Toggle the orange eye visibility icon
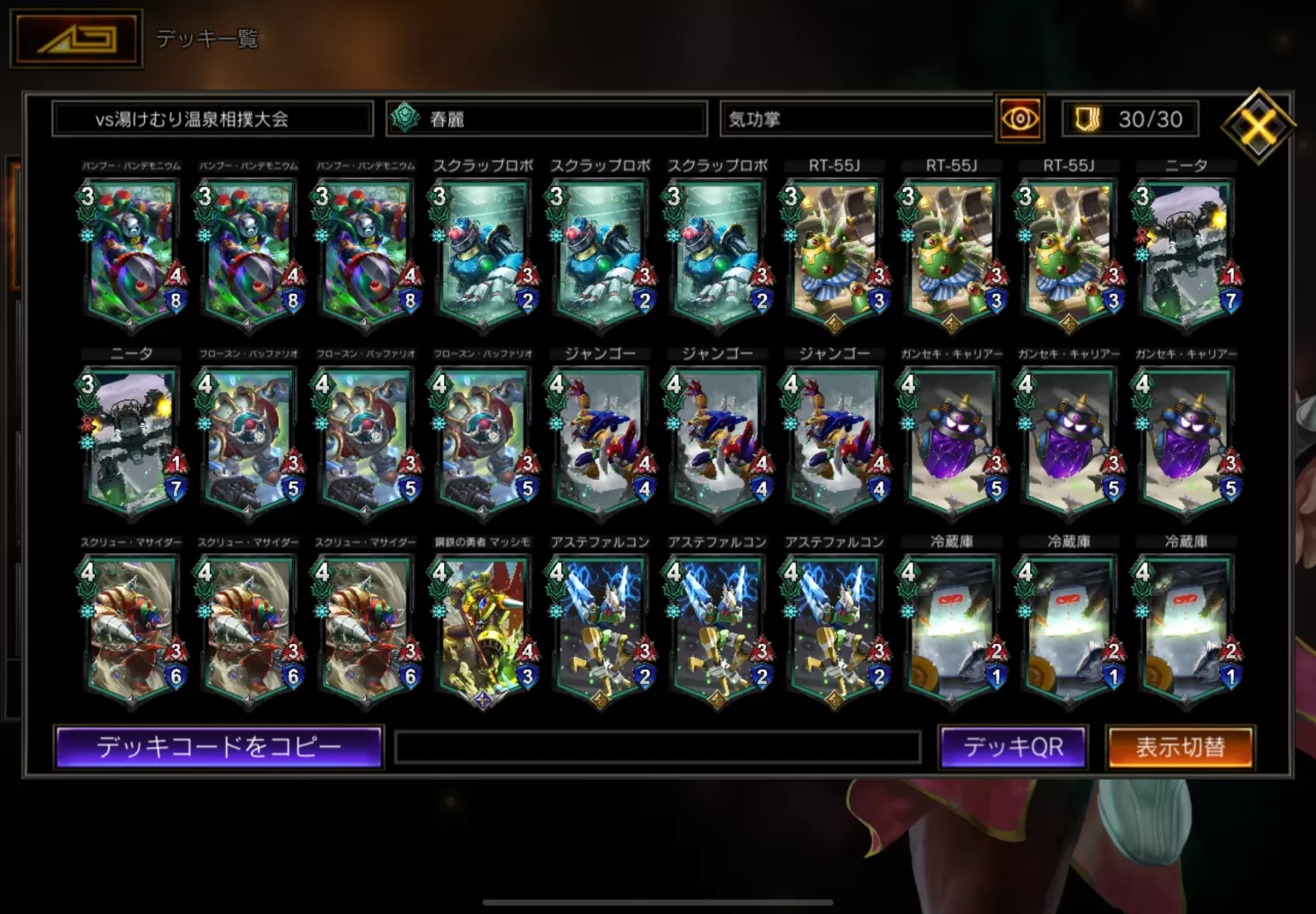The height and width of the screenshot is (914, 1316). click(1019, 119)
